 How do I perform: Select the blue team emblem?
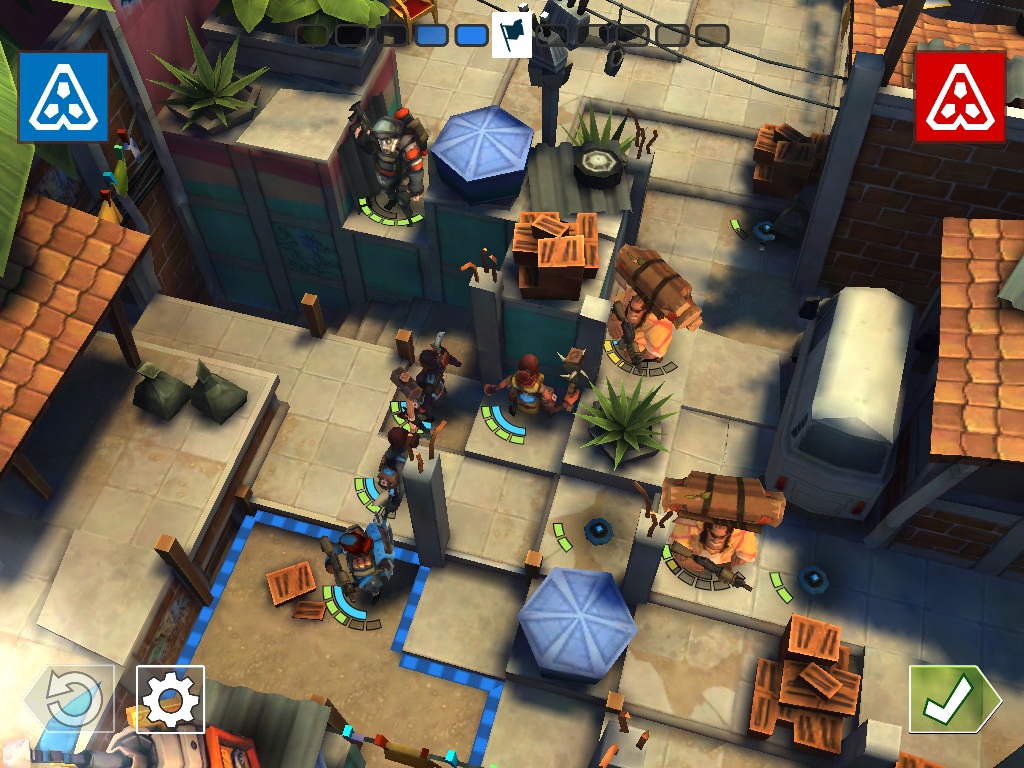coord(63,97)
